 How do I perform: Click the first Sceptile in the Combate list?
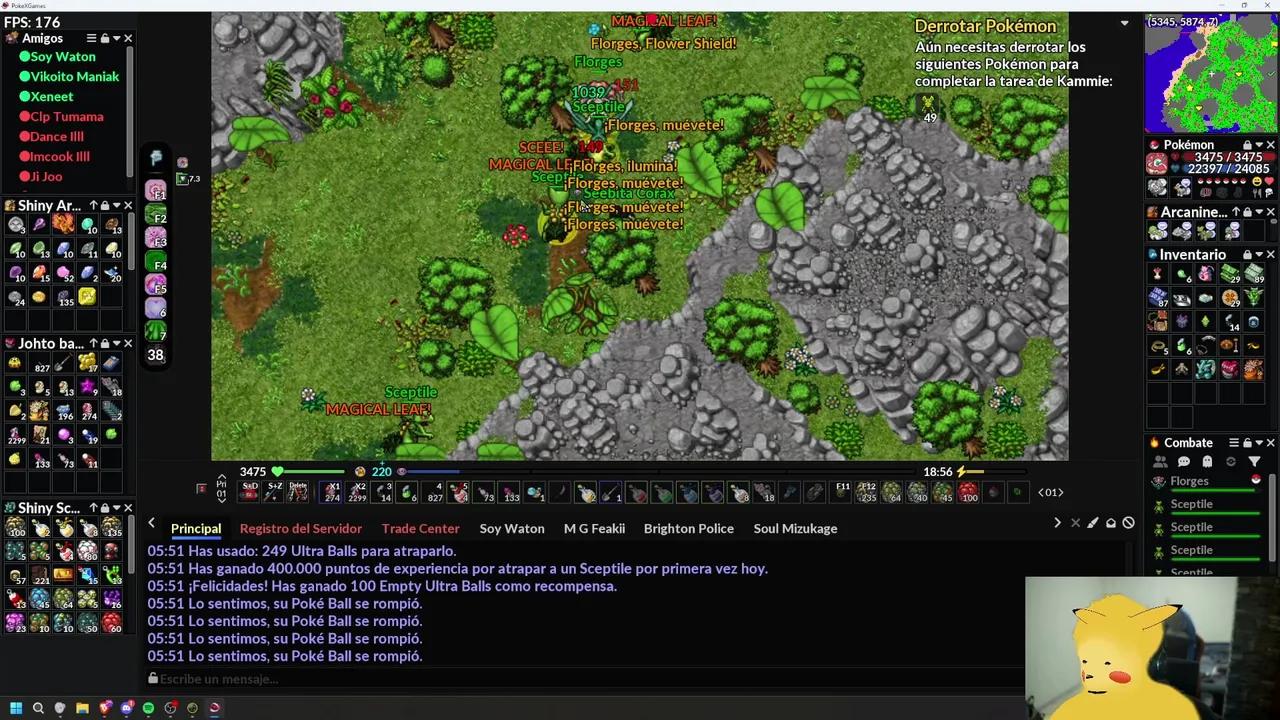[x=1192, y=504]
